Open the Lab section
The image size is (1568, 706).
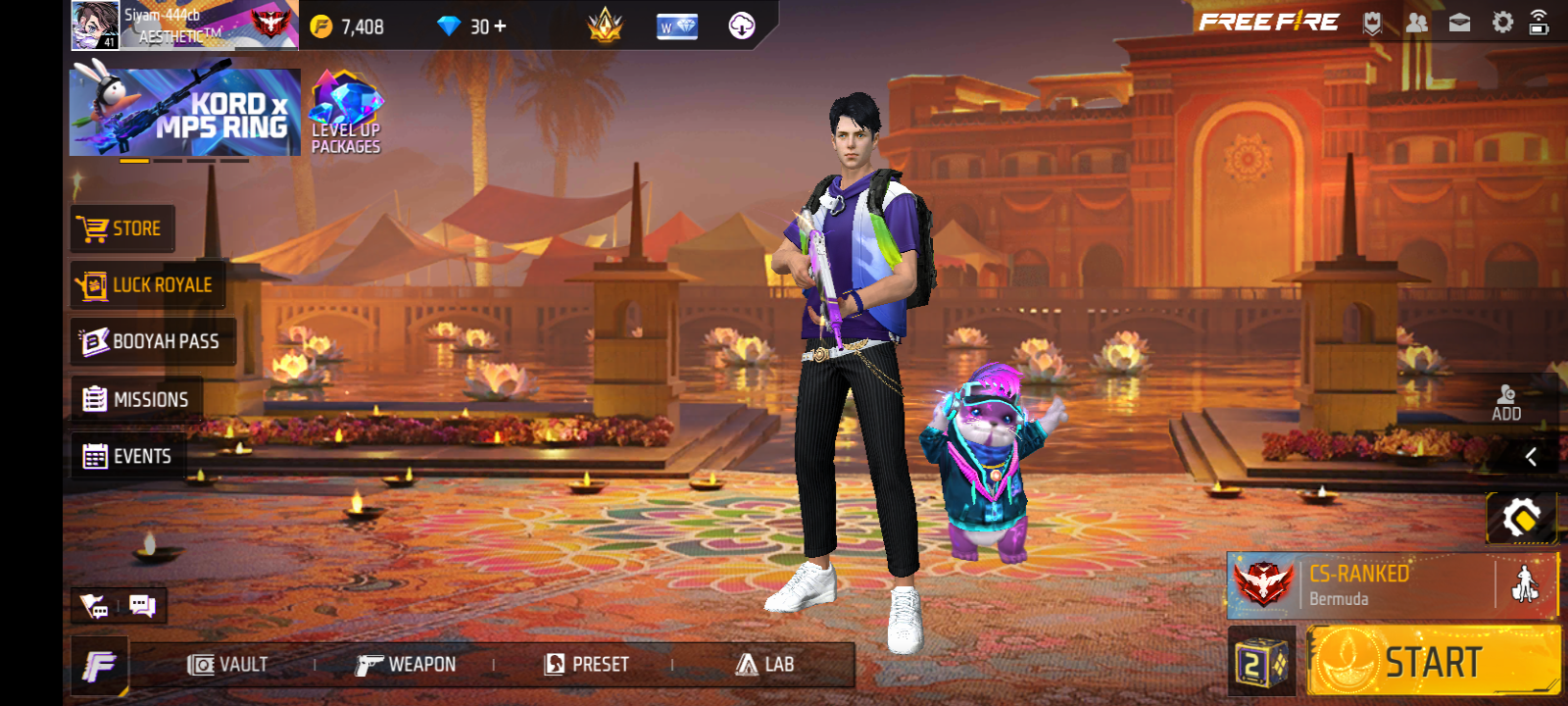(764, 665)
